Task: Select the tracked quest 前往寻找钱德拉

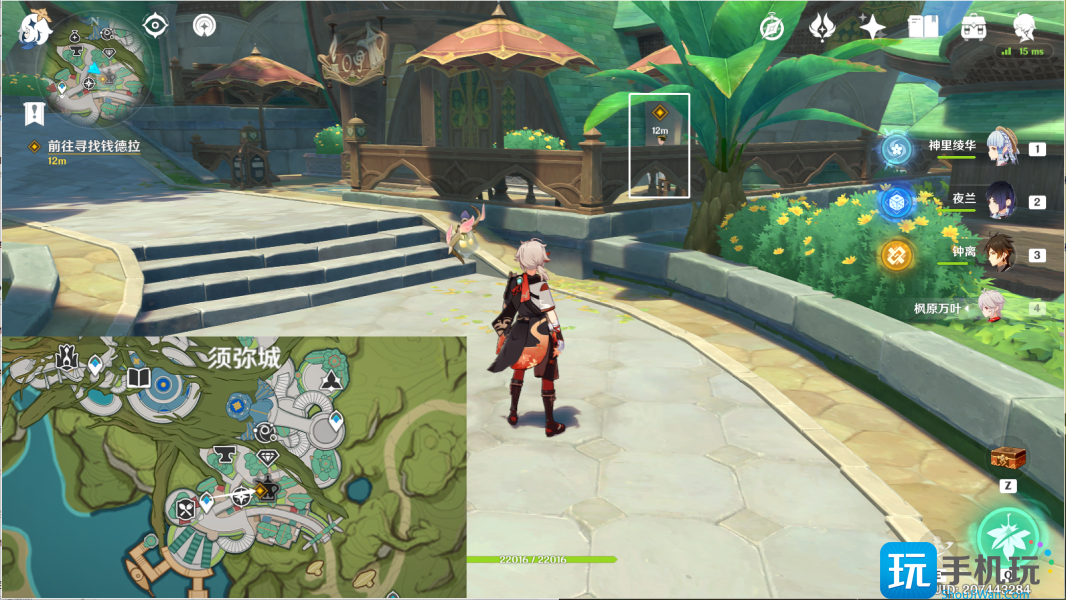Action: tap(93, 146)
